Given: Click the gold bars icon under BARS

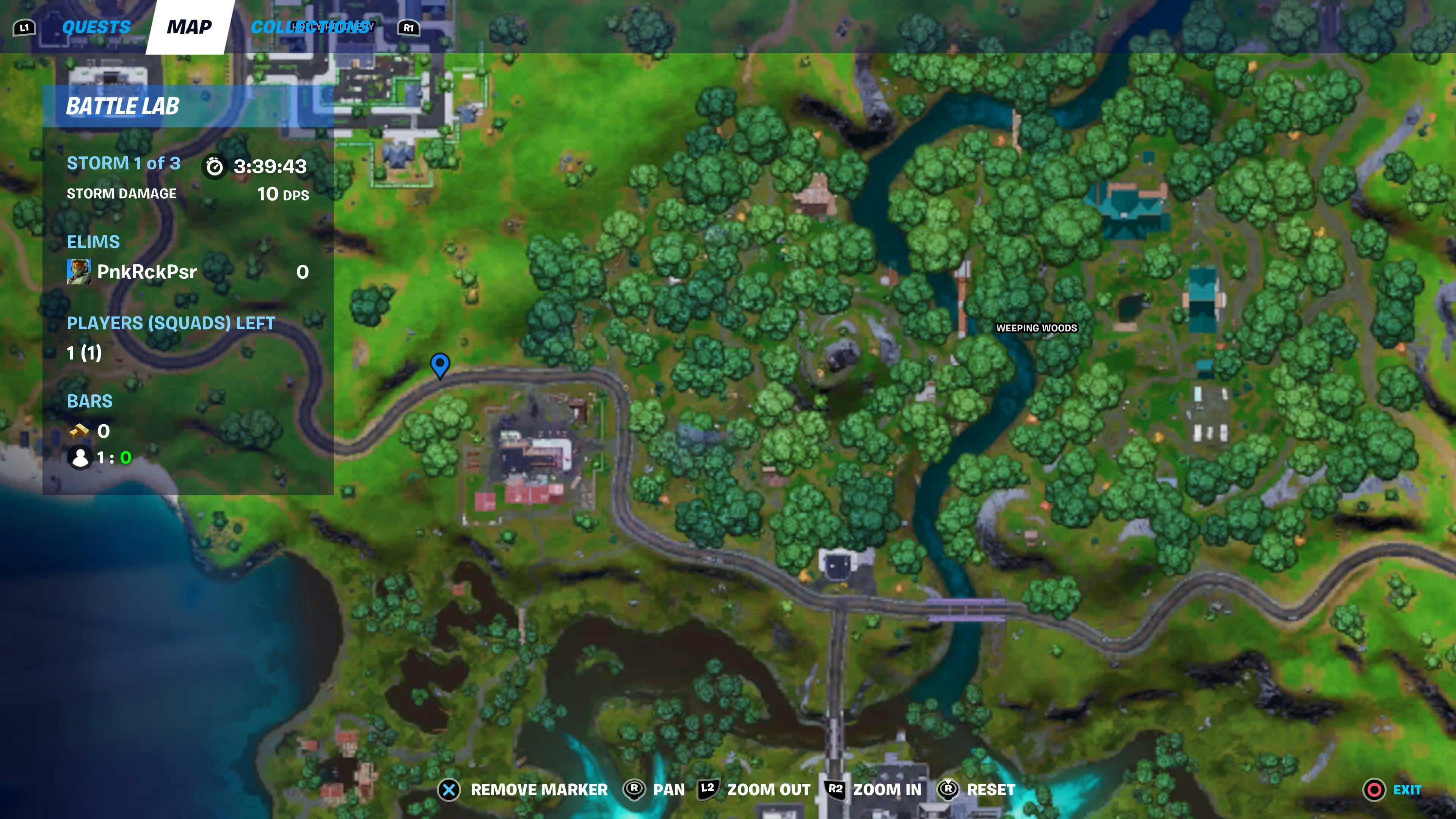Looking at the screenshot, I should [x=80, y=431].
